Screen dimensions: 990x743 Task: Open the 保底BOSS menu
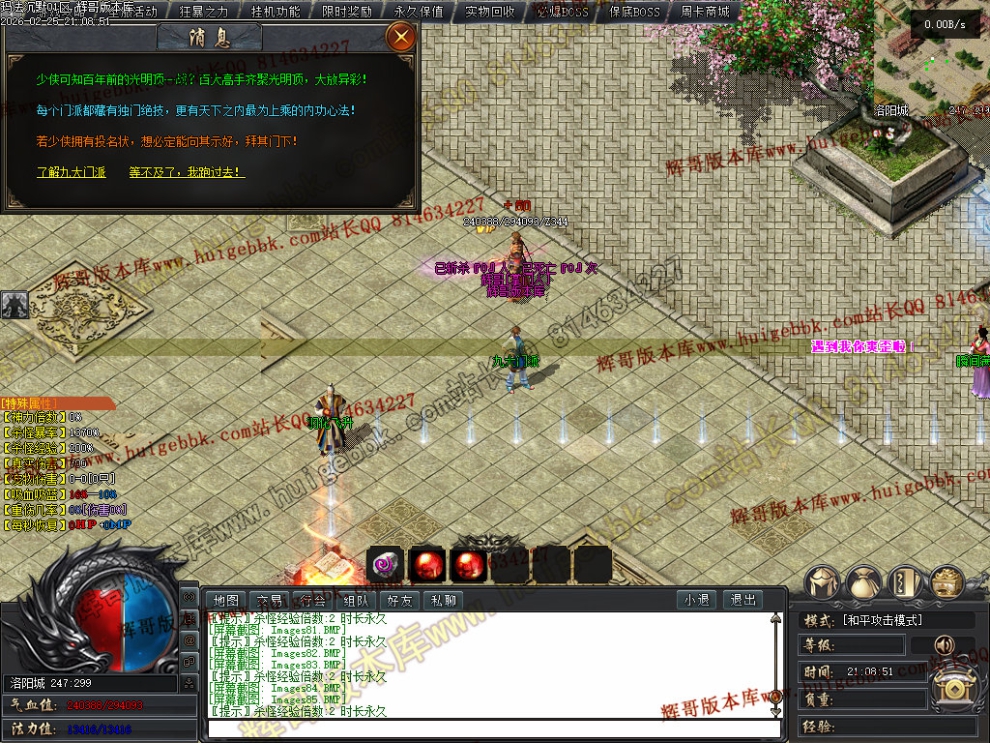634,12
